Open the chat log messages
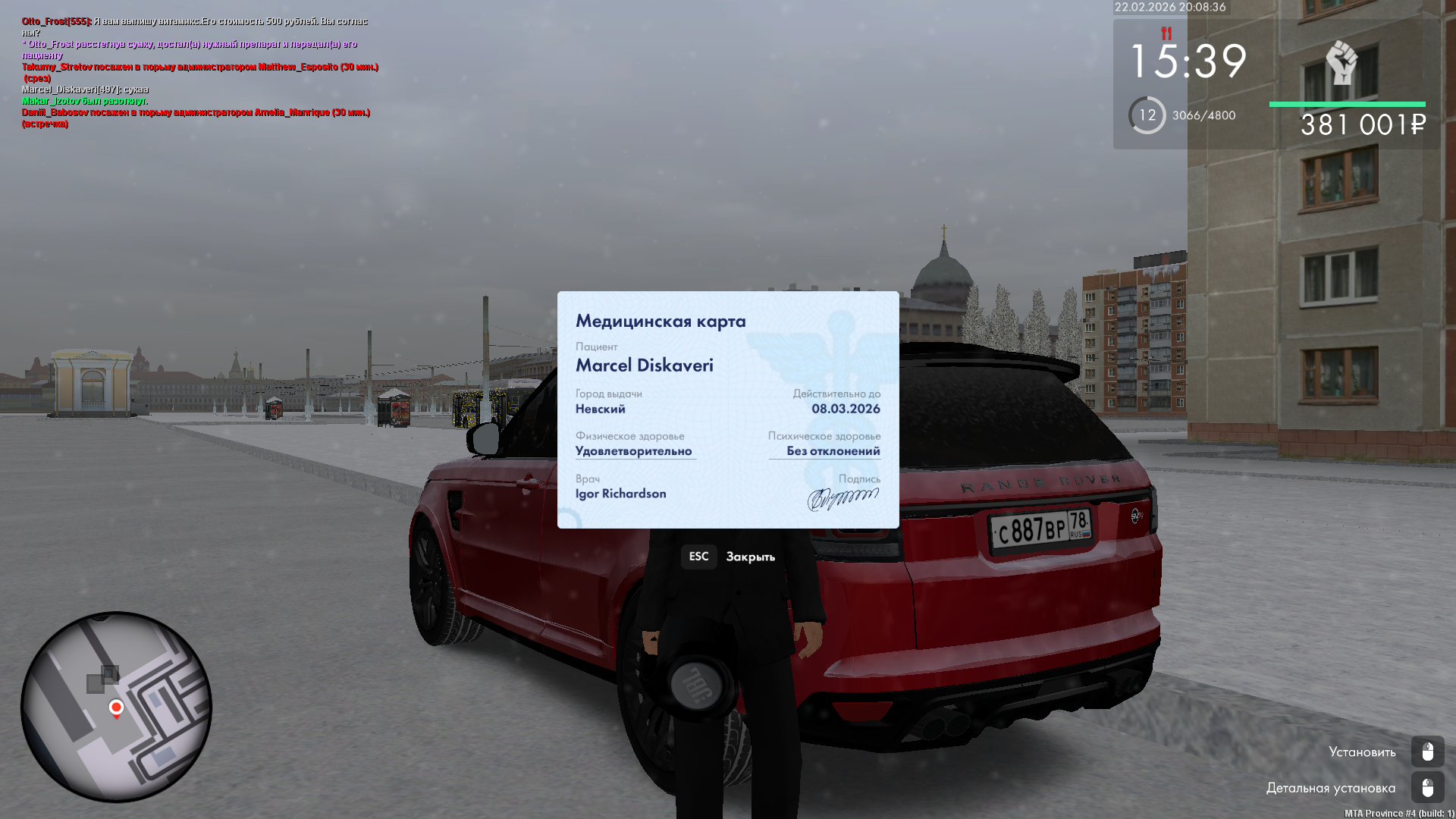The height and width of the screenshot is (819, 1456). [199, 73]
